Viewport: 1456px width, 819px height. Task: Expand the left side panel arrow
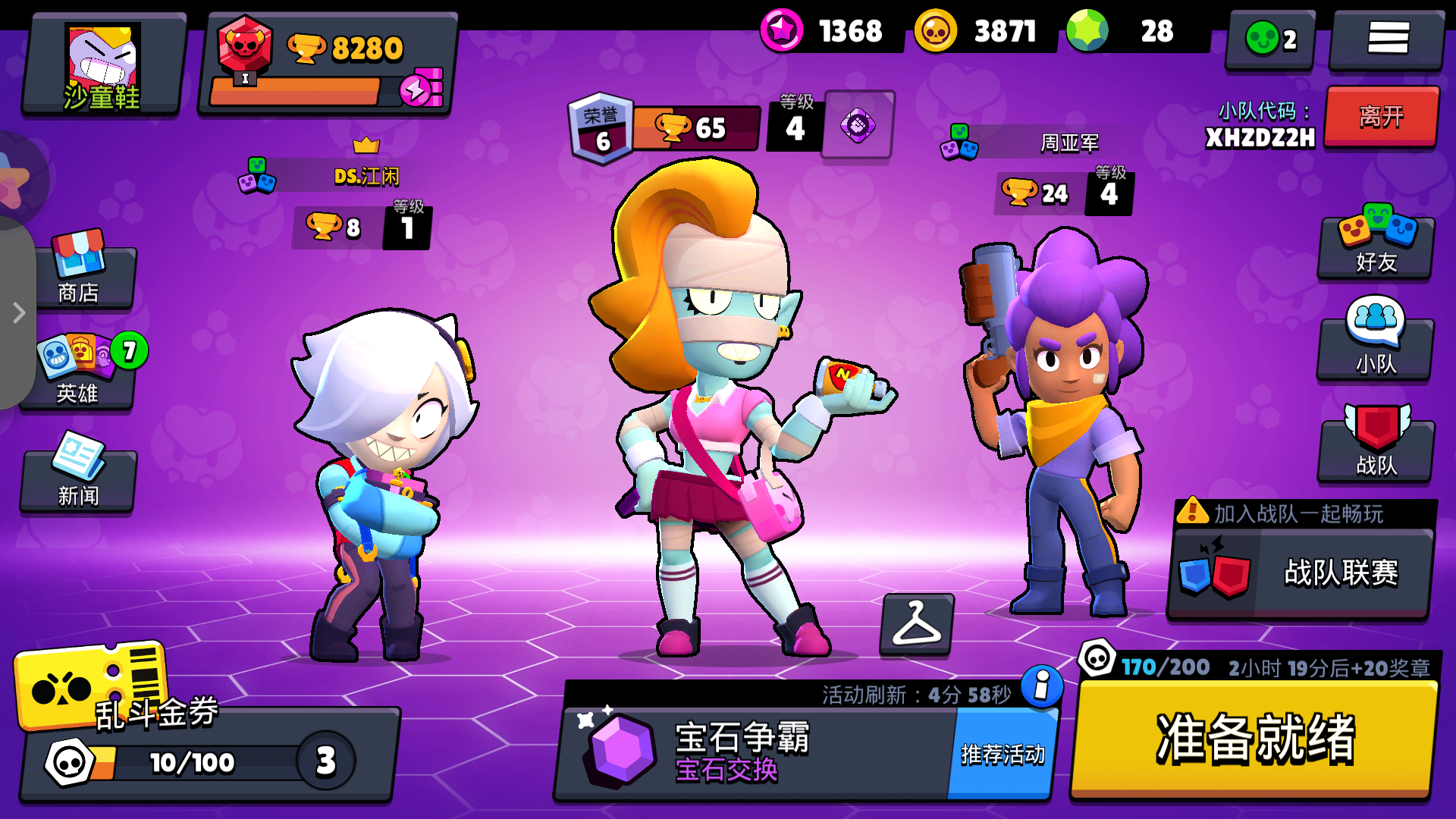point(18,311)
